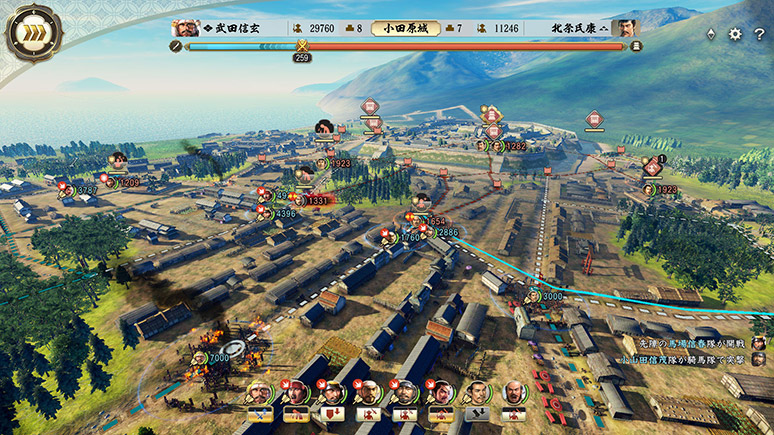This screenshot has width=774, height=435.
Task: Open the gear settings menu
Action: point(735,34)
